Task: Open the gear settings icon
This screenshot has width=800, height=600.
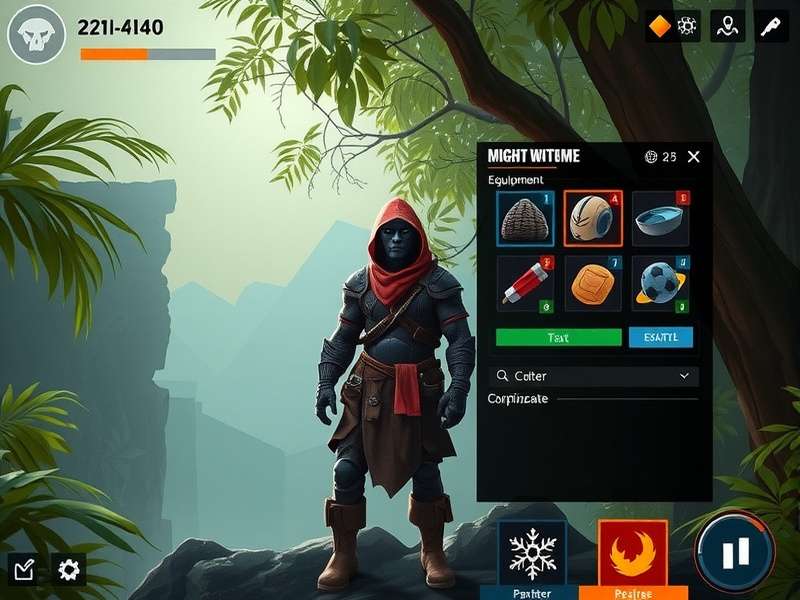Action: tap(69, 570)
